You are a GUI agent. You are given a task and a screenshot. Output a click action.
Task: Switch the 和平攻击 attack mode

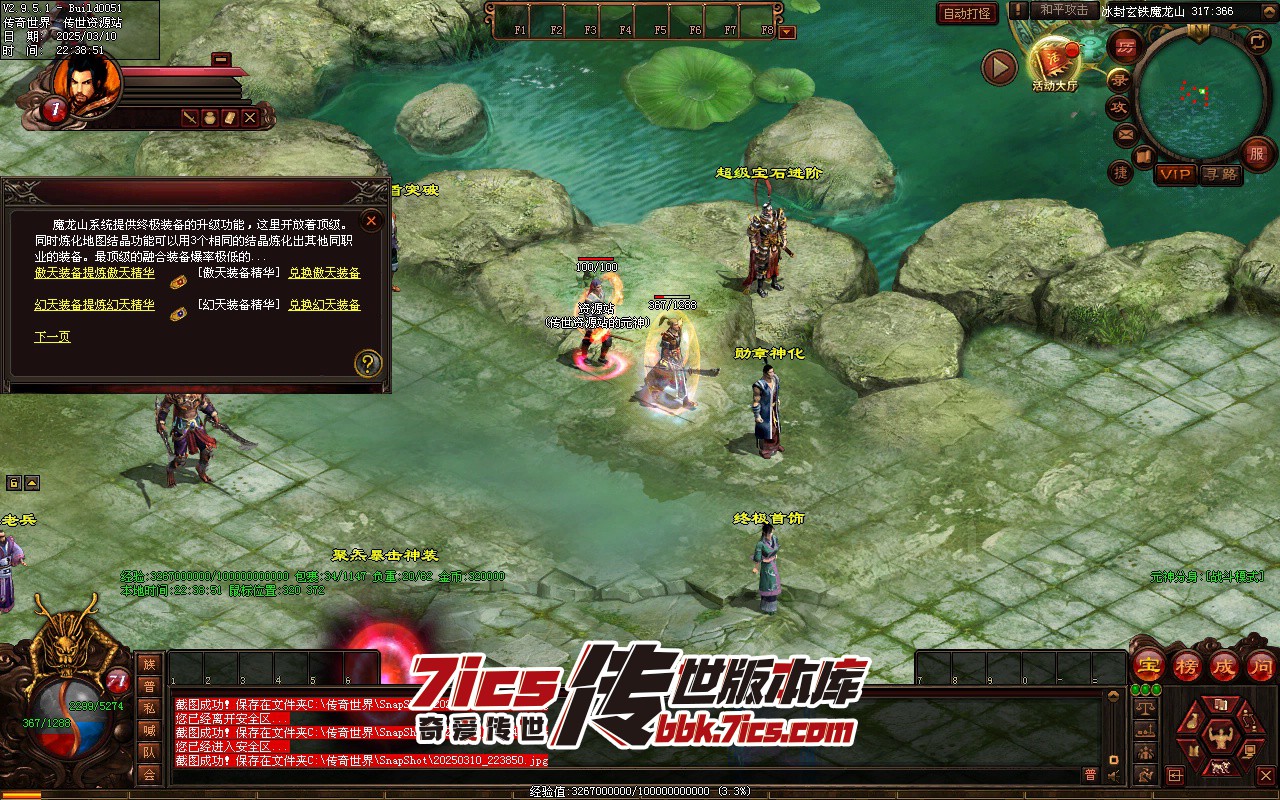[1064, 10]
